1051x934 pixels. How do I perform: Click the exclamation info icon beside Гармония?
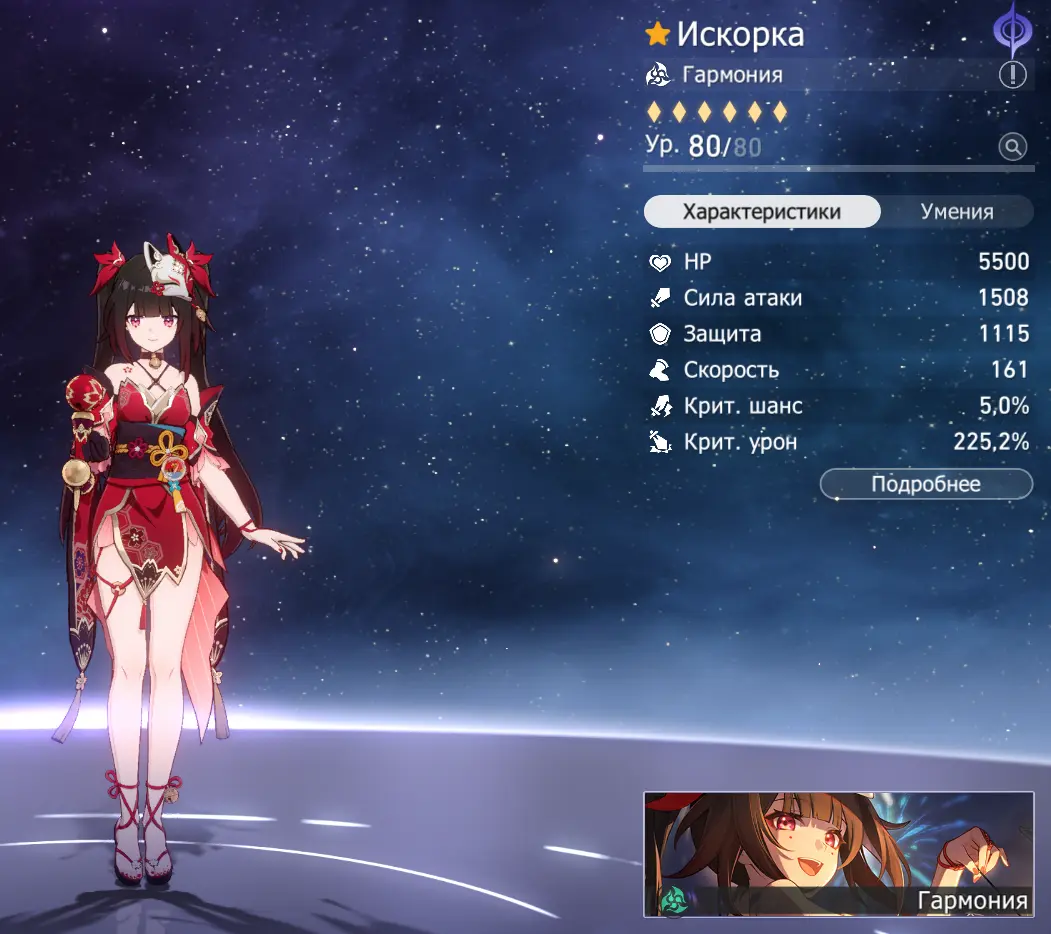[1012, 75]
